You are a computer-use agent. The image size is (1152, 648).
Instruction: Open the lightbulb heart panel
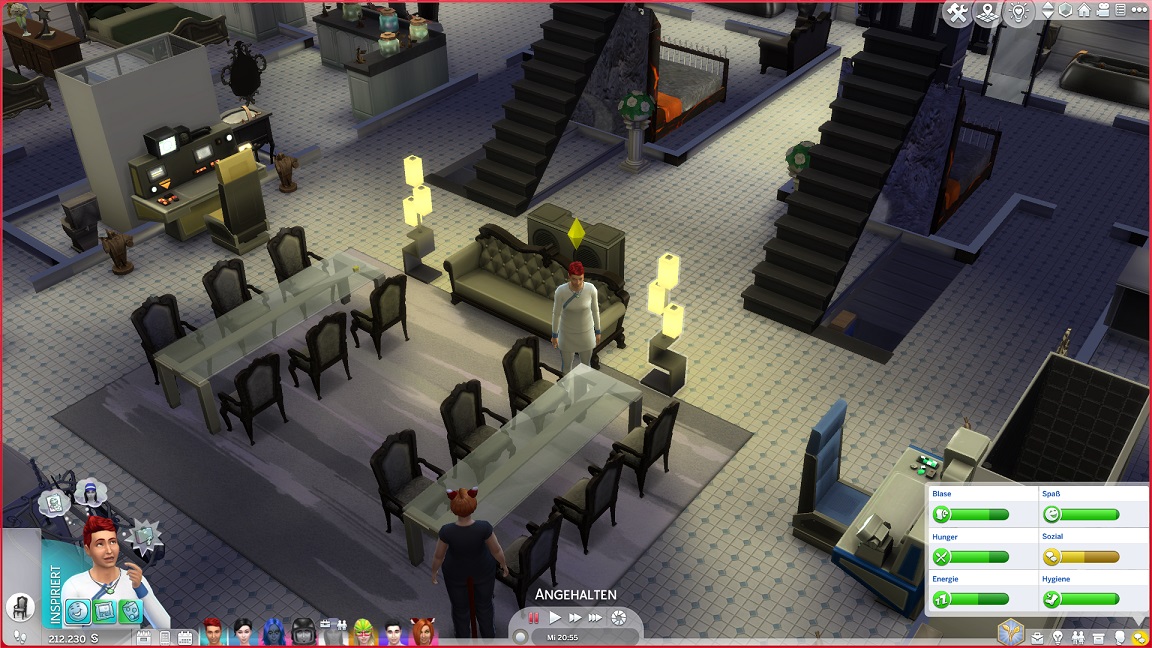coord(1019,13)
